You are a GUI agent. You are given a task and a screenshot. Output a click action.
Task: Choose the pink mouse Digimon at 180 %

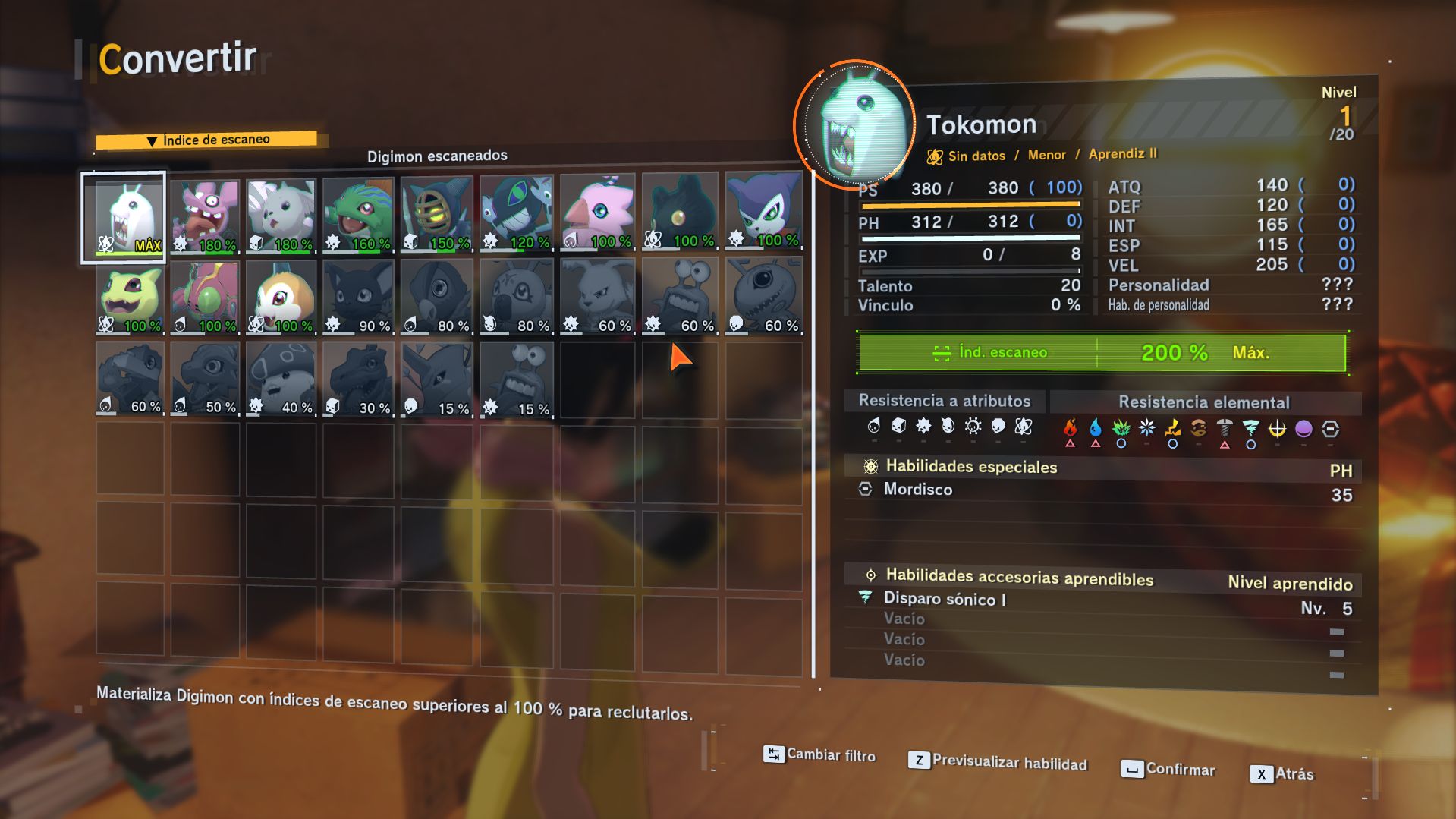pyautogui.click(x=205, y=216)
